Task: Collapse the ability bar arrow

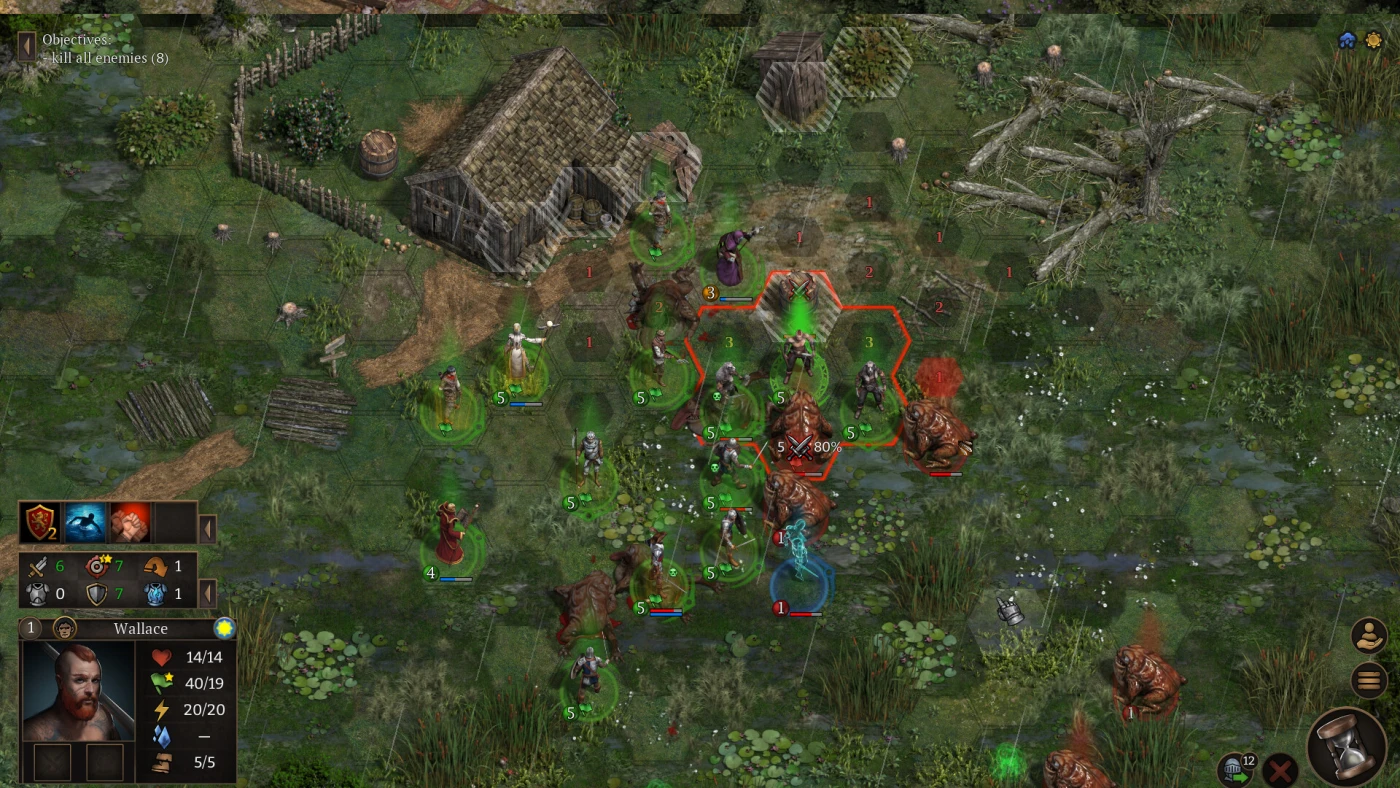Action: click(x=208, y=527)
